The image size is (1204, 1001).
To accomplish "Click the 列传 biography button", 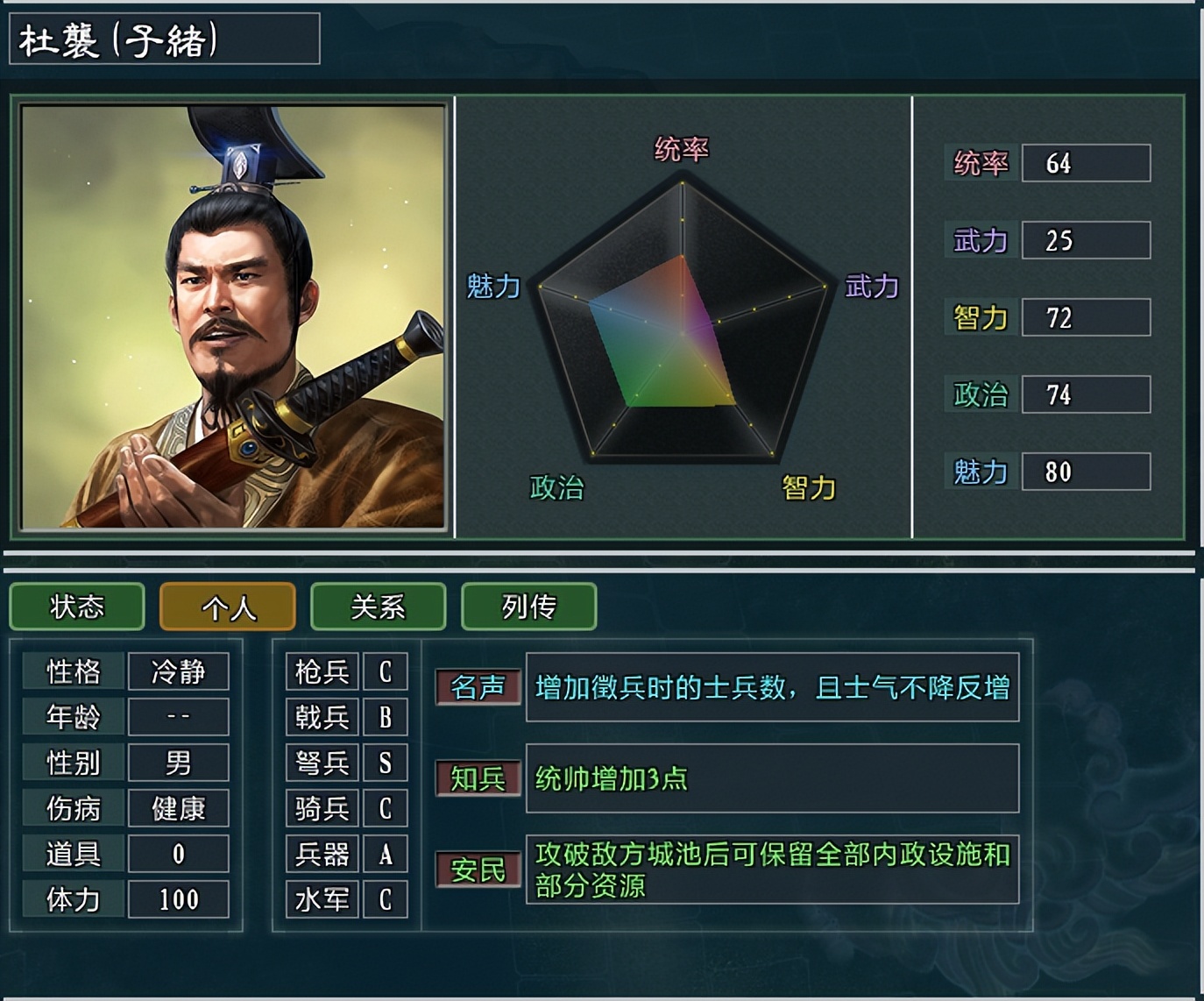I will pos(528,607).
